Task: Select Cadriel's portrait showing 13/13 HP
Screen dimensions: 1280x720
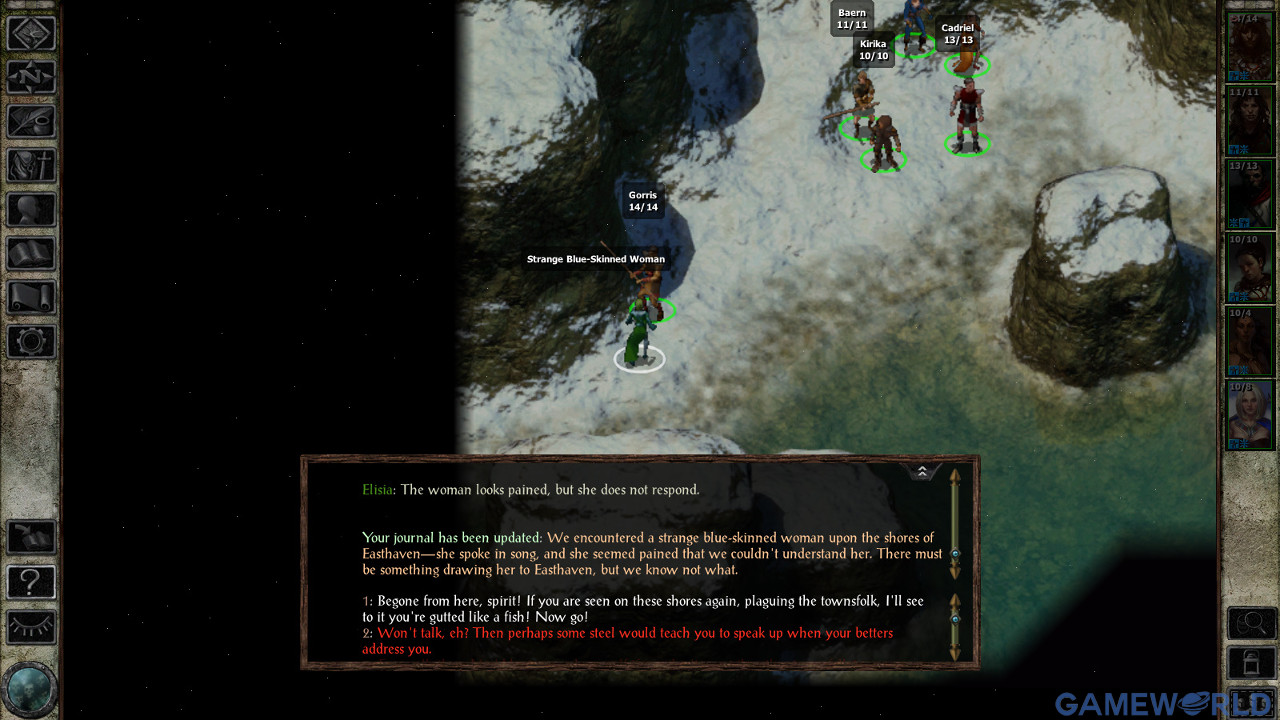Action: coord(1249,193)
